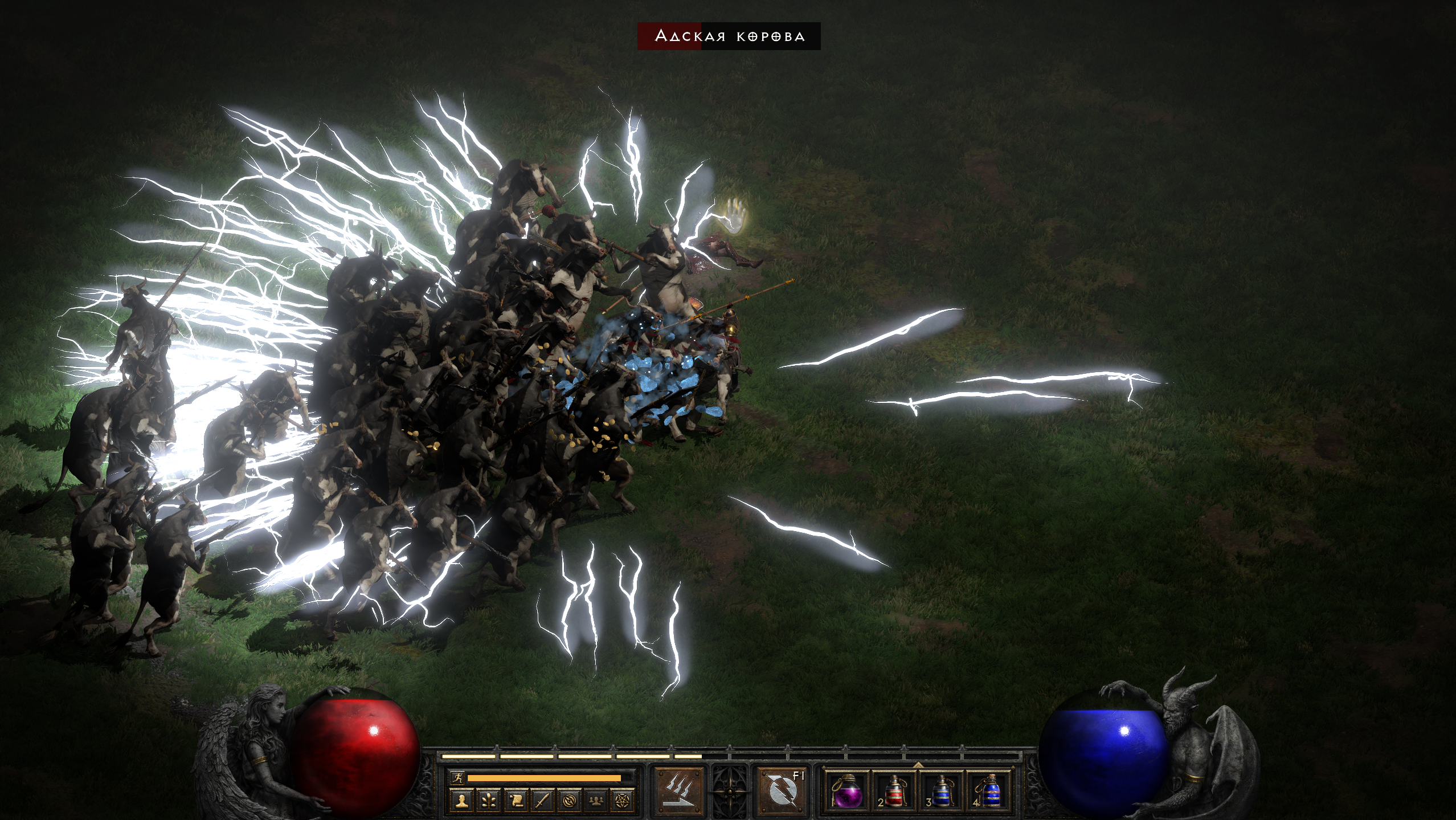Use the mana potion in belt slot 3
The width and height of the screenshot is (1456, 820).
pyautogui.click(x=942, y=792)
